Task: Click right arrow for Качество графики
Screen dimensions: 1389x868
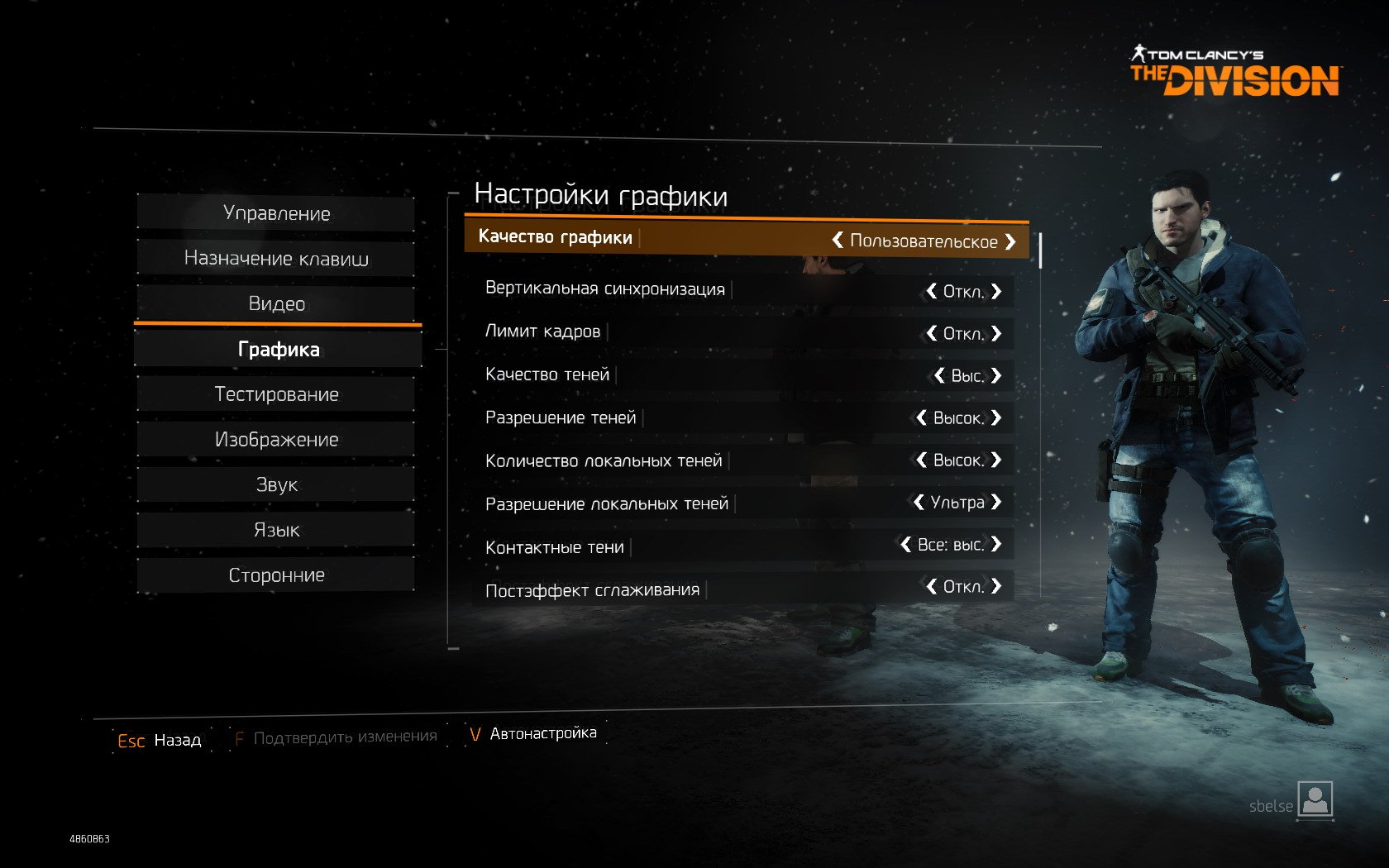Action: [1010, 241]
